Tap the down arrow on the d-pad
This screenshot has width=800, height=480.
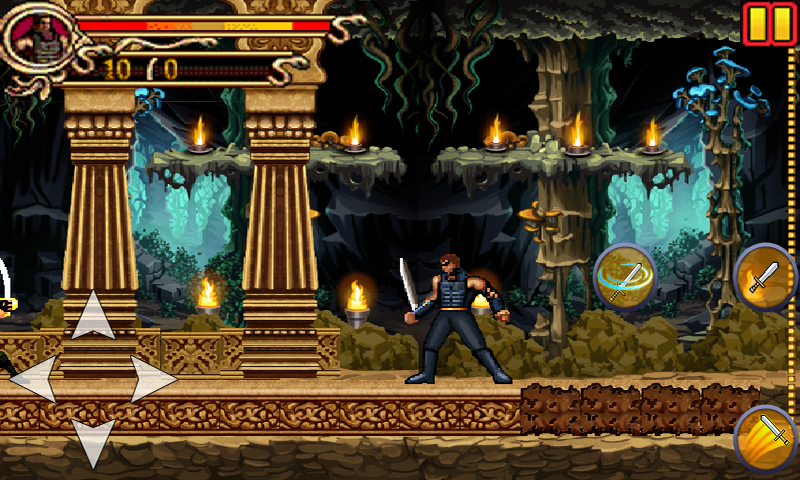tap(93, 442)
